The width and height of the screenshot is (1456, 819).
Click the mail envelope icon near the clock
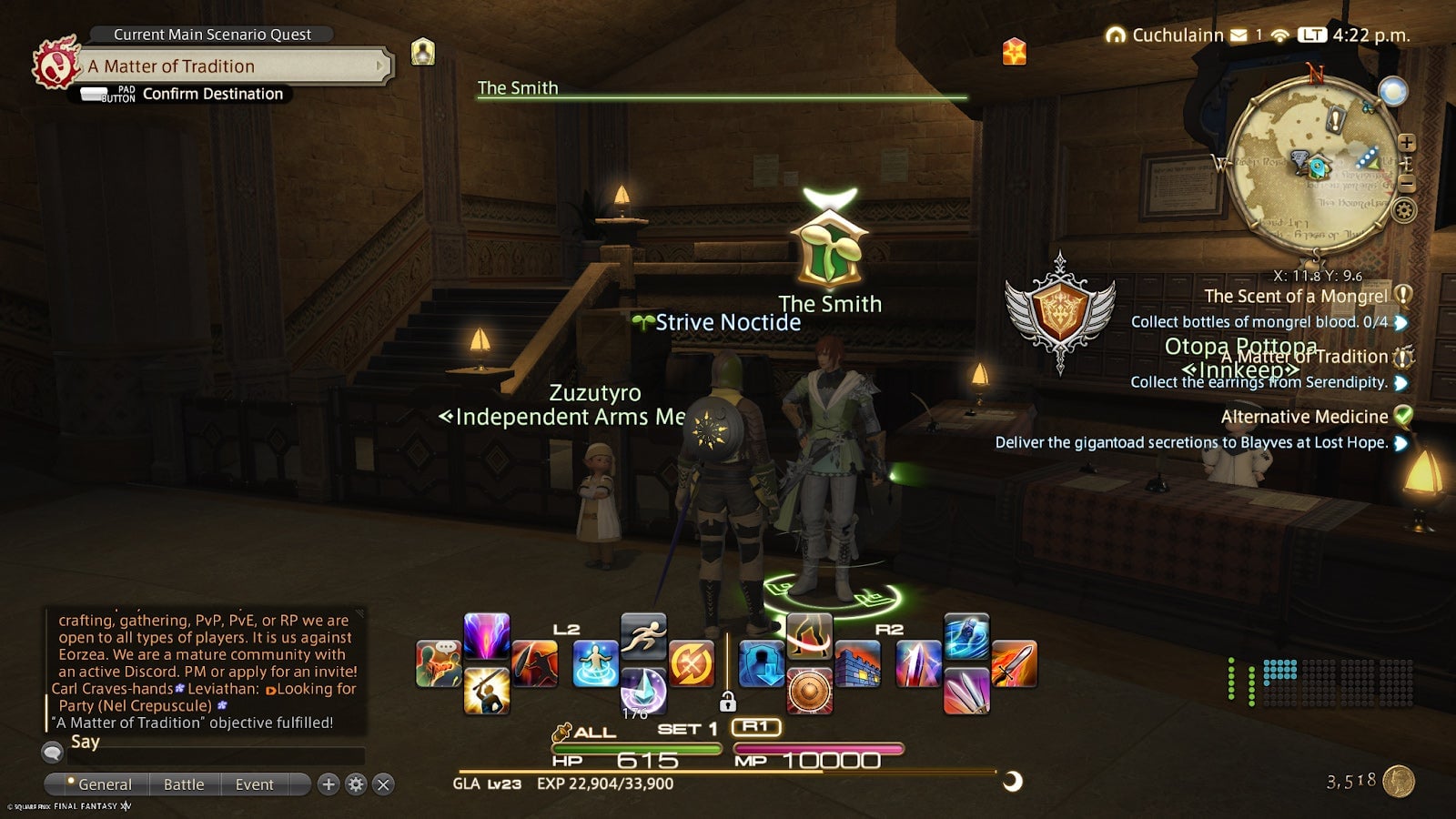point(1238,35)
